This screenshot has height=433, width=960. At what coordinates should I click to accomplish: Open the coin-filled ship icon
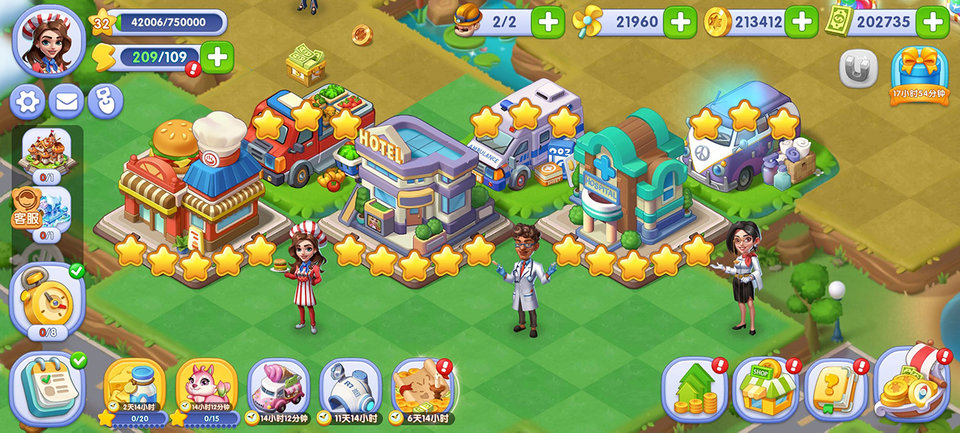[911, 386]
